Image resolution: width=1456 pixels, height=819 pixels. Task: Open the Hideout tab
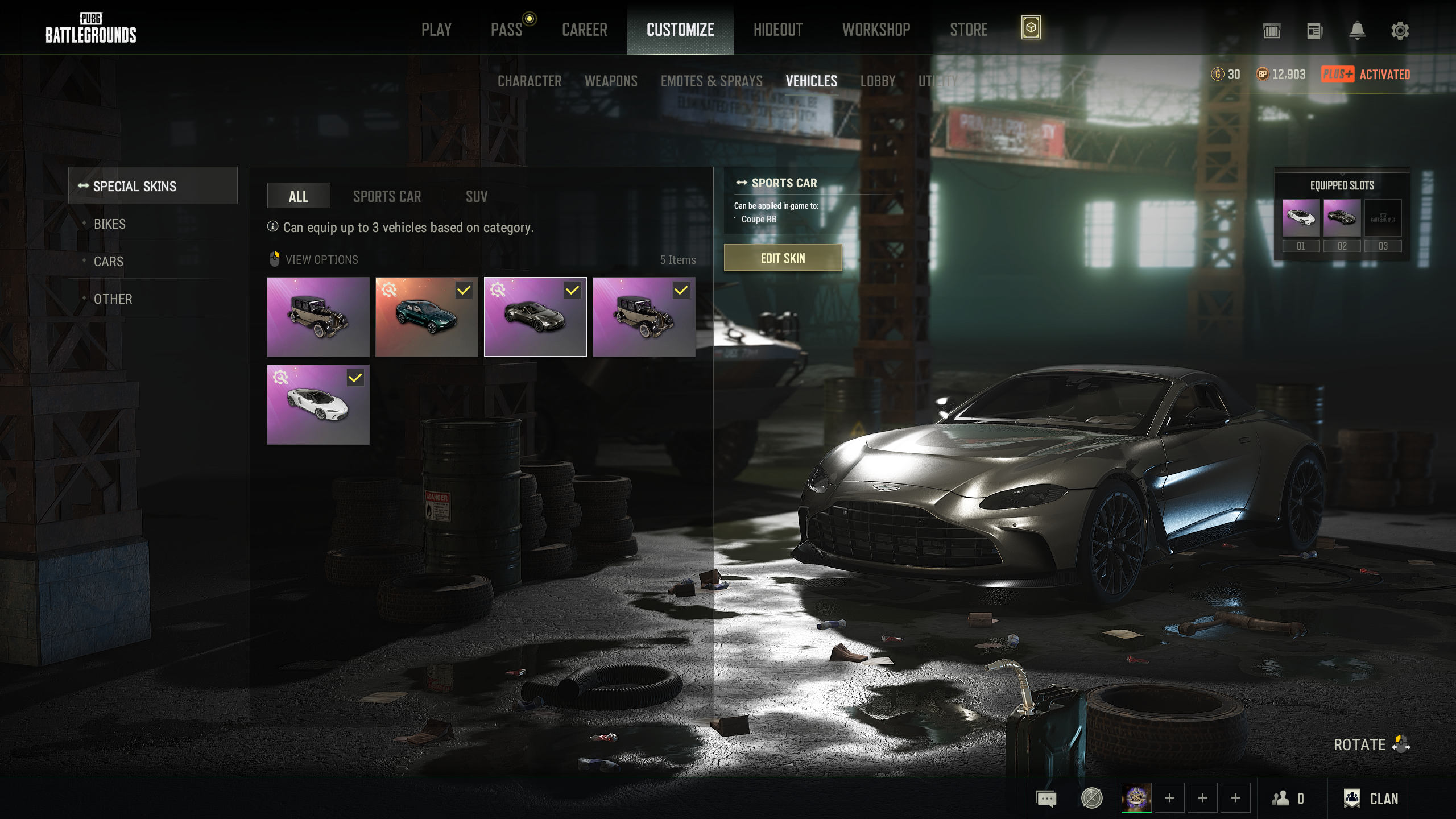(777, 30)
